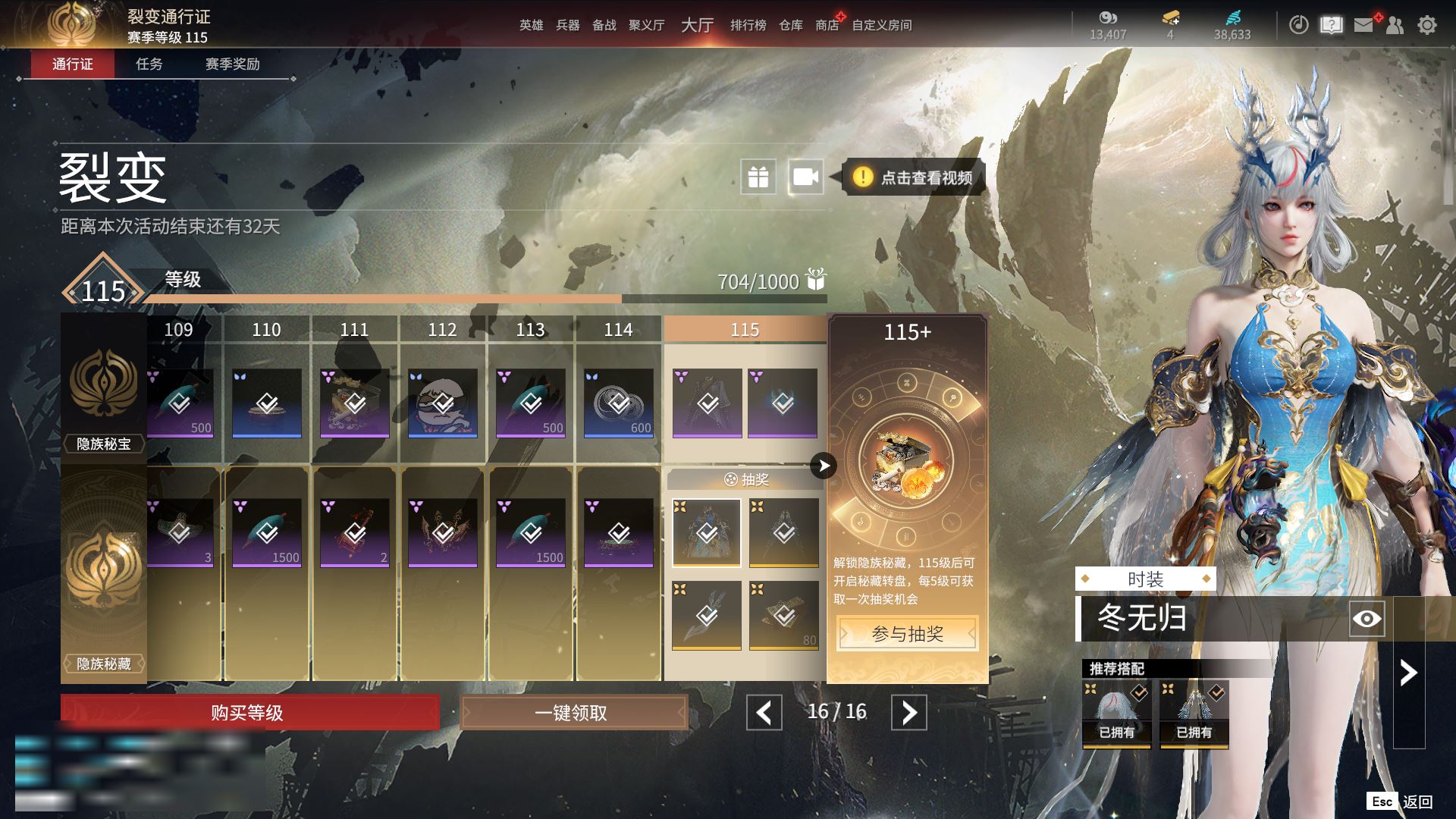Visit the 商店 shop
Image resolution: width=1456 pixels, height=819 pixels.
(x=827, y=25)
